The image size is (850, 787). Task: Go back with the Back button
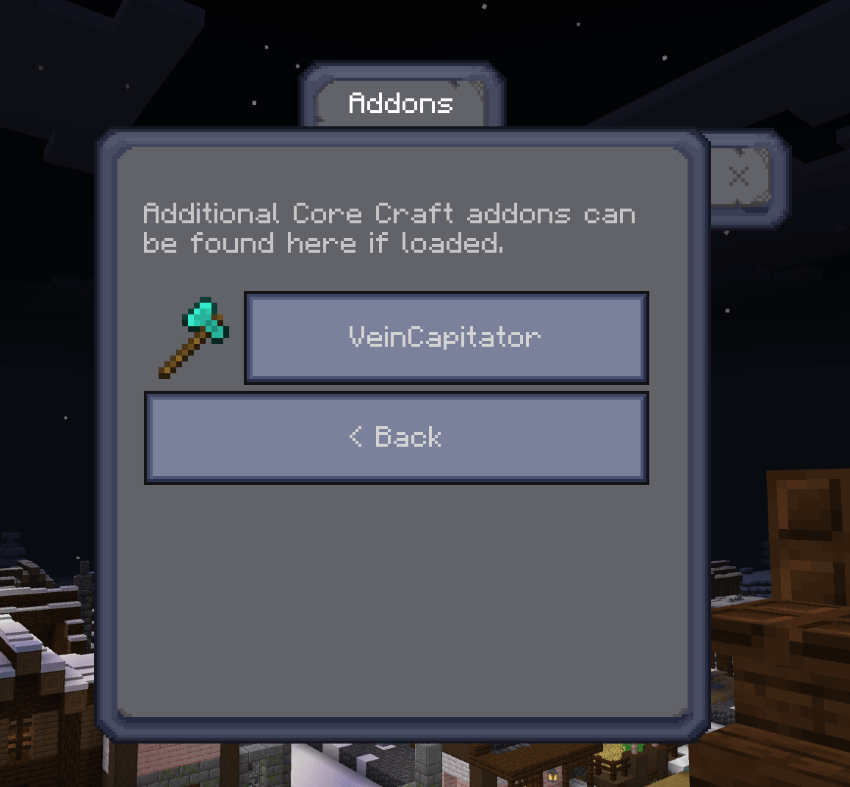click(396, 438)
